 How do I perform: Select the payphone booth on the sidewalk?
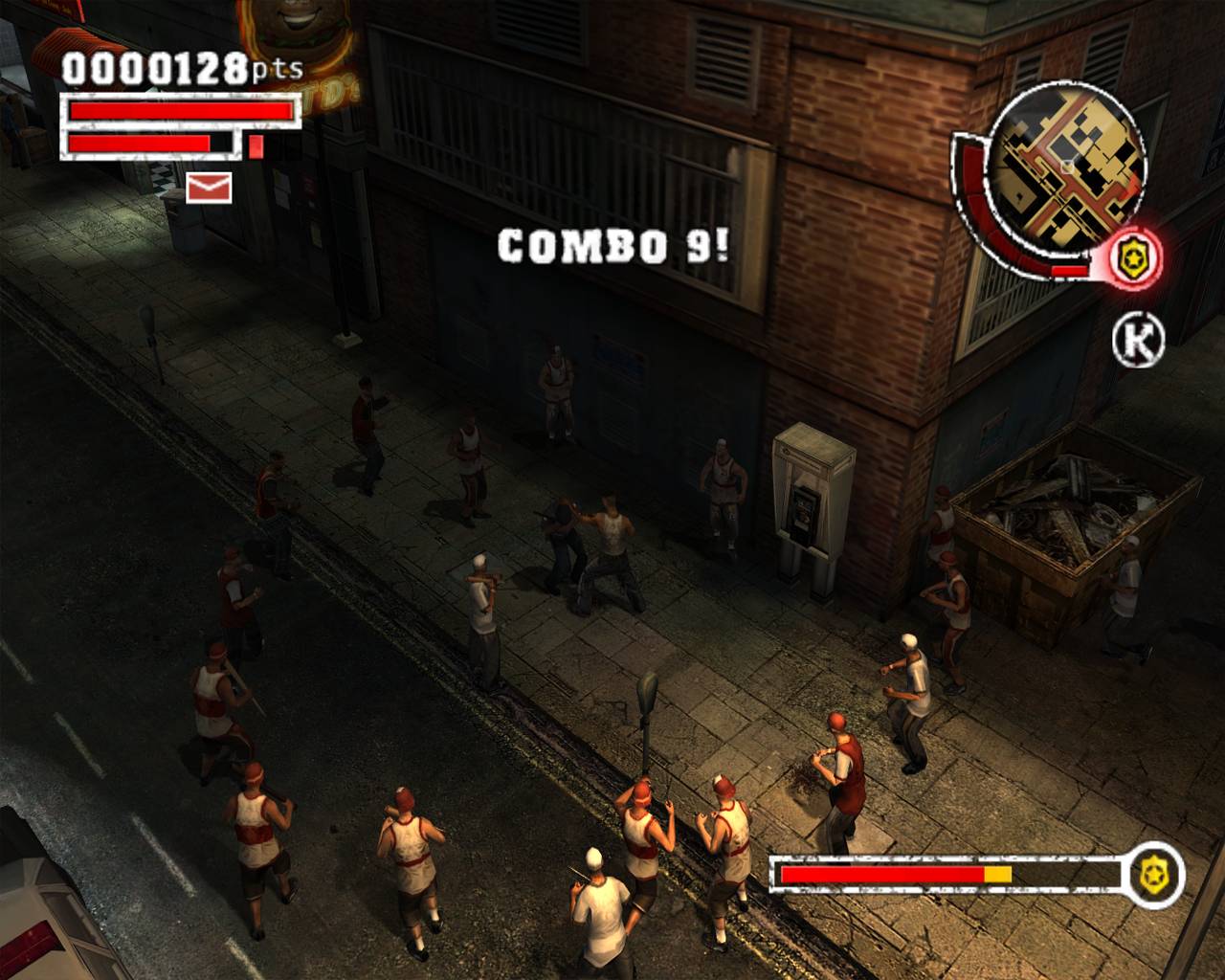coord(813,498)
